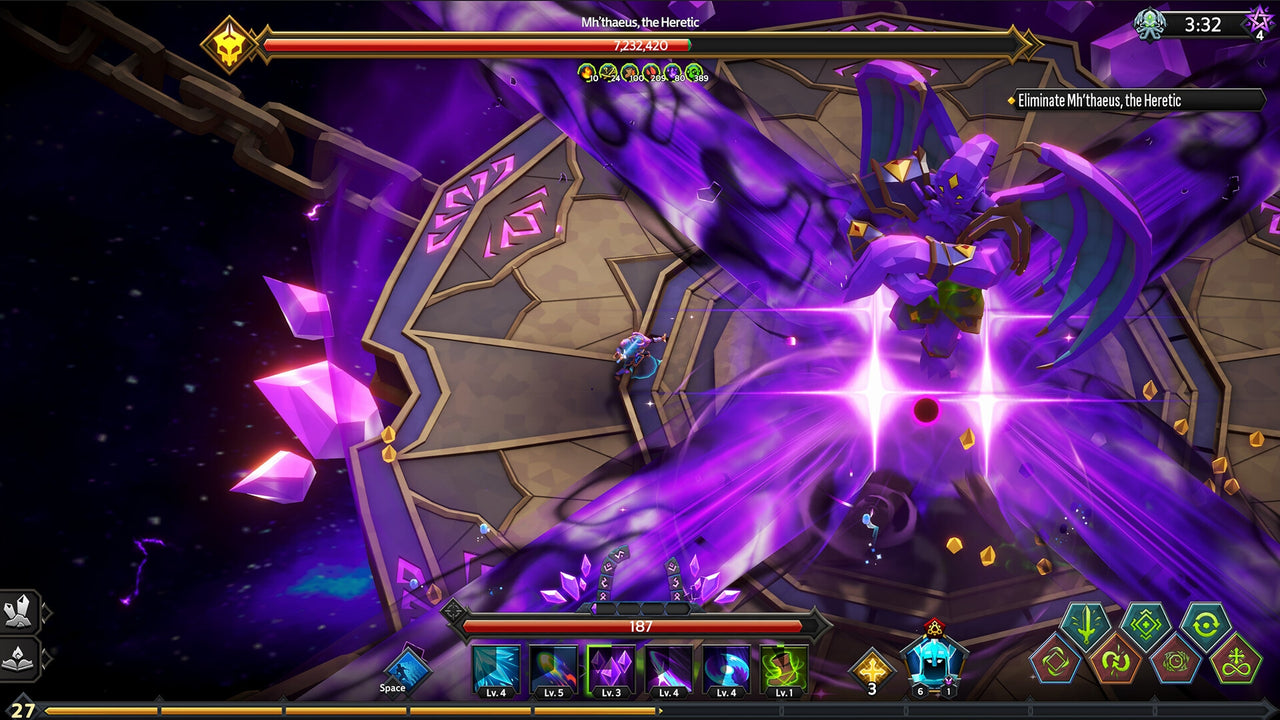The width and height of the screenshot is (1280, 720).
Task: Click the gold skull emblem beside the boss bar
Action: pyautogui.click(x=230, y=42)
